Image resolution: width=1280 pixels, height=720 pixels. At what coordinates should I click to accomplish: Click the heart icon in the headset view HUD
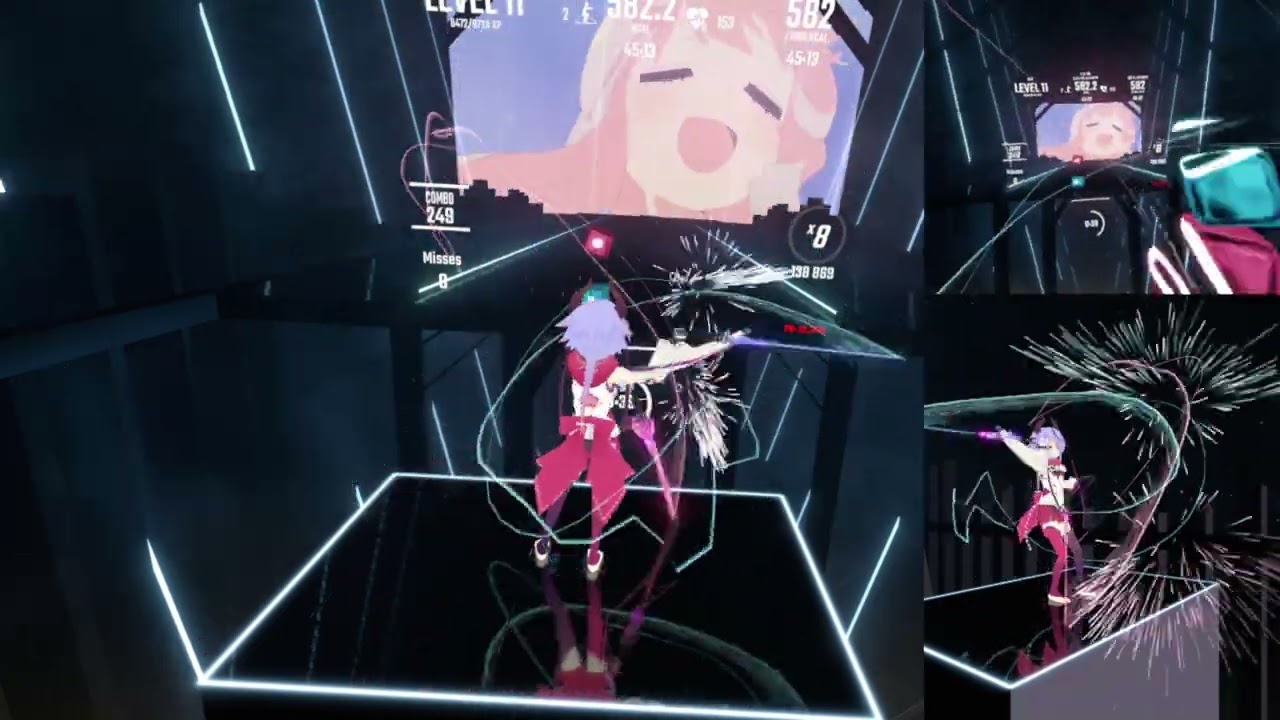pyautogui.click(x=1102, y=88)
